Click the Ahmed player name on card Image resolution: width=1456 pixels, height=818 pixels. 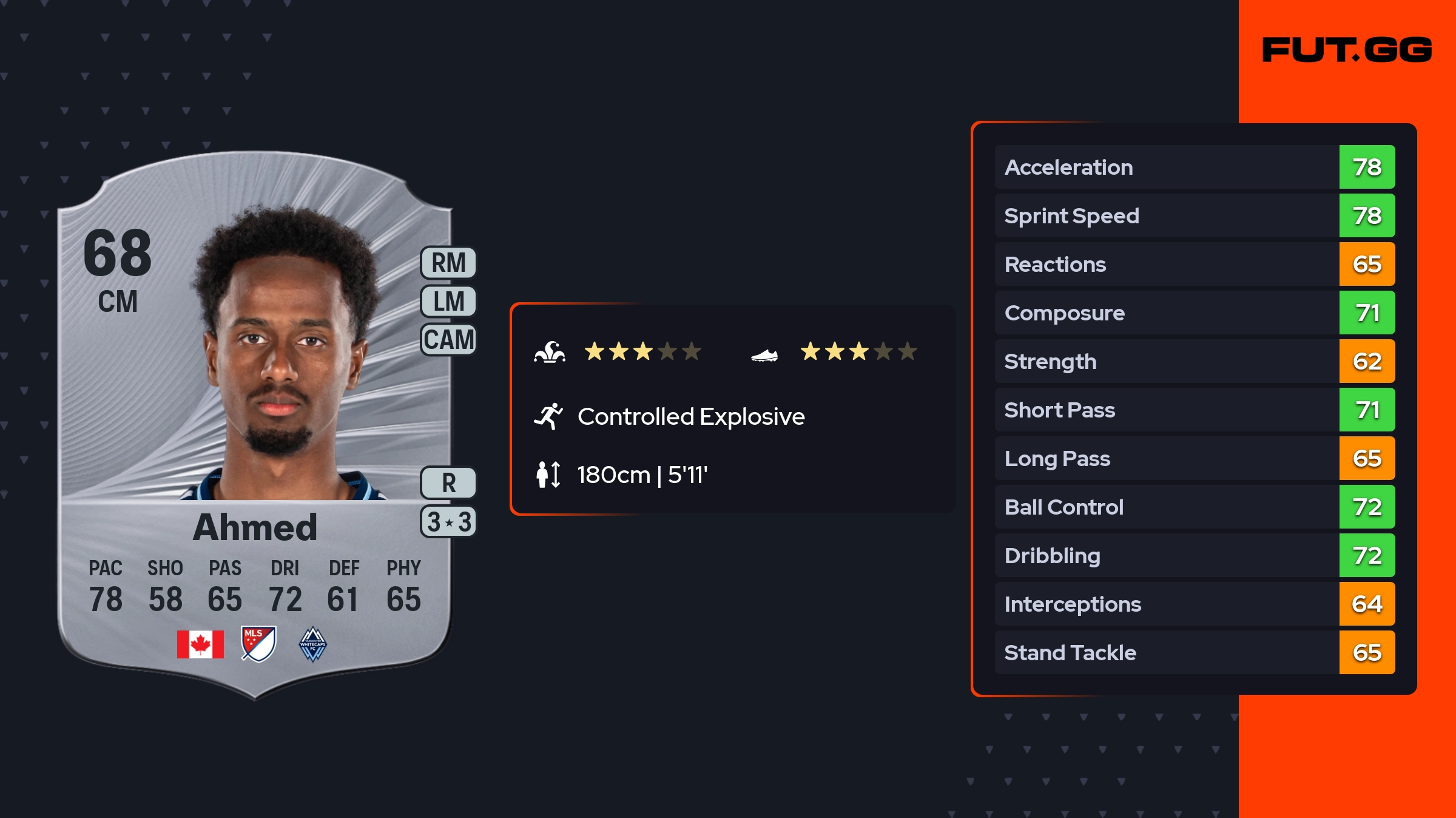click(x=255, y=527)
